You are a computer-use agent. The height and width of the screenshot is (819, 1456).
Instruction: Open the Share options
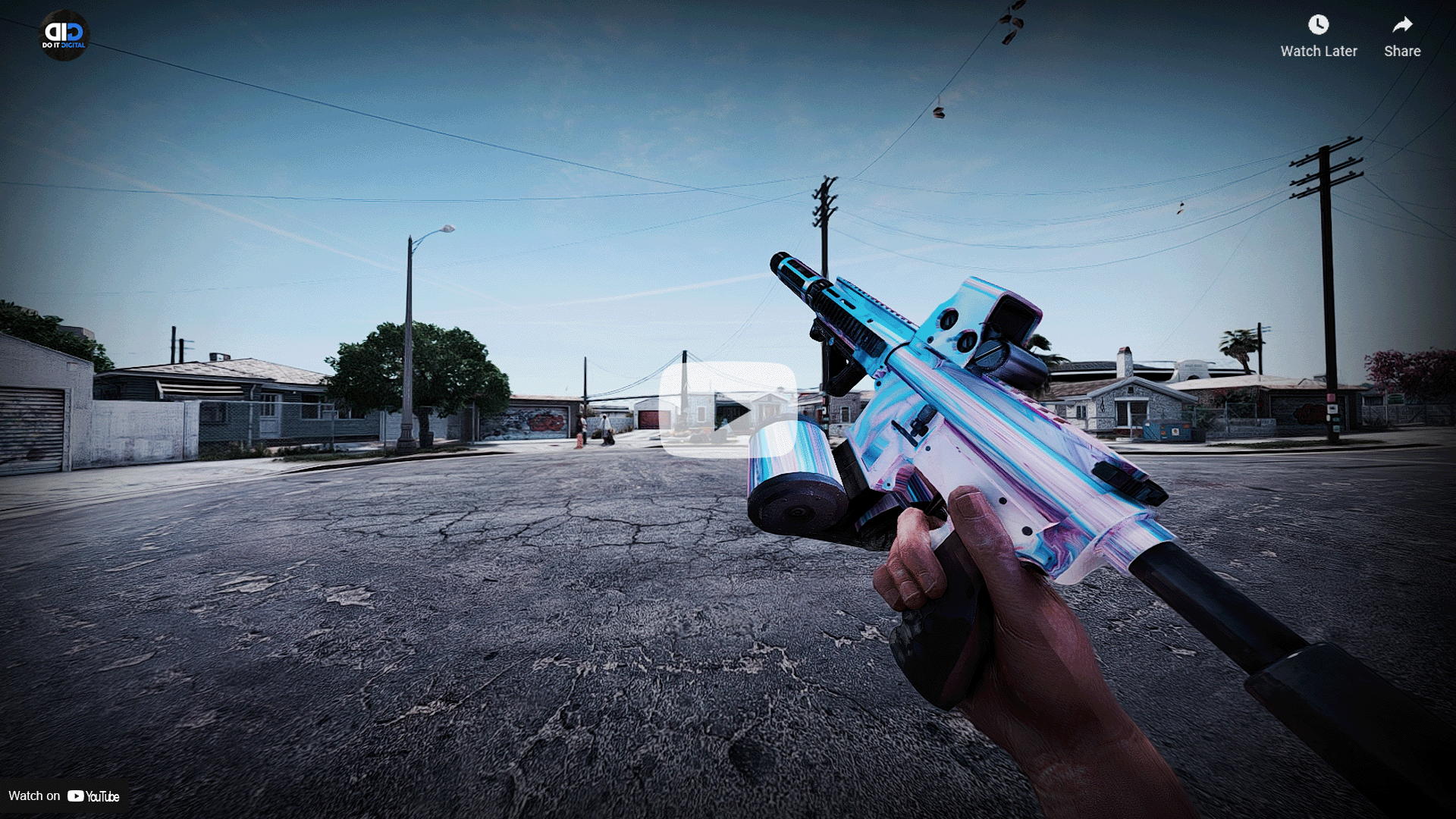click(1401, 34)
